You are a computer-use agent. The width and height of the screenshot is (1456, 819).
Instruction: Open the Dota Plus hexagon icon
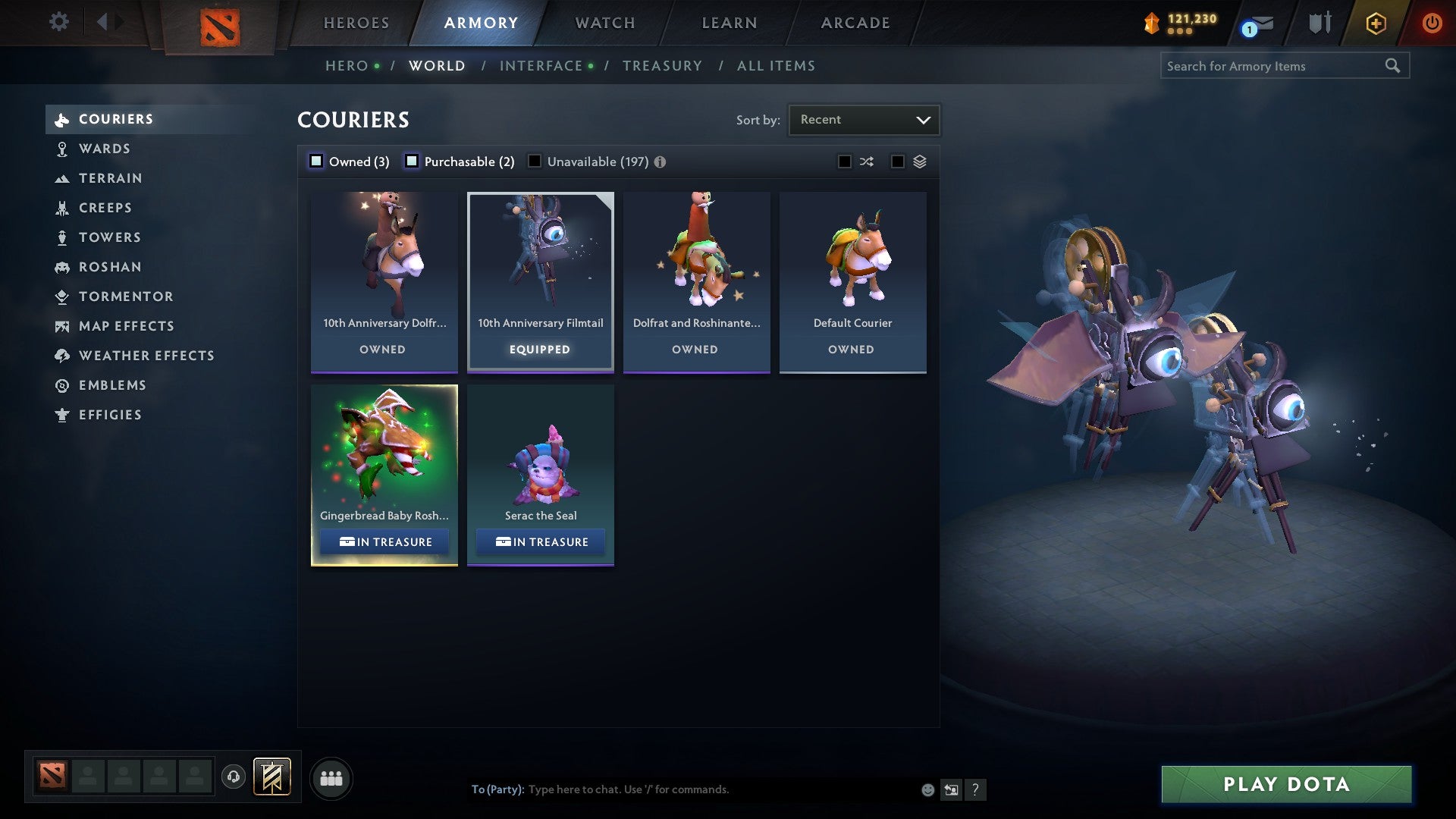[x=1375, y=23]
